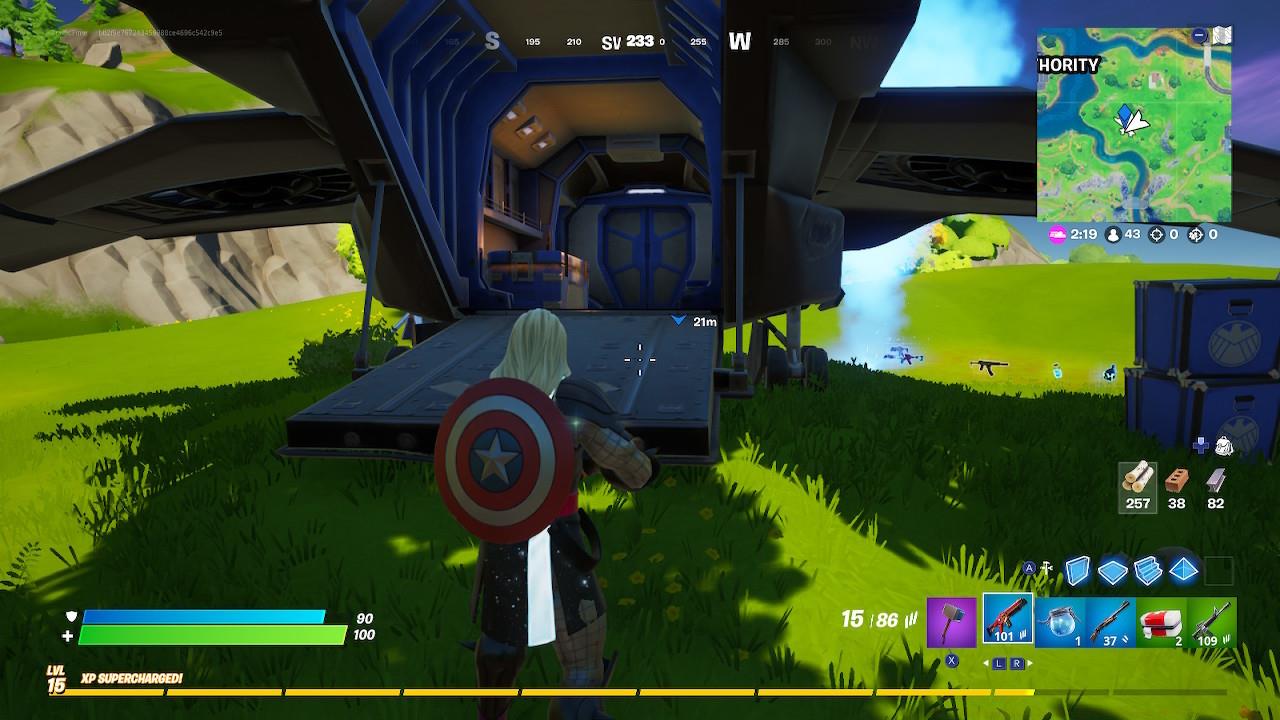Image resolution: width=1280 pixels, height=720 pixels.
Task: Open inventory via the backpack icon
Action: [x=1224, y=445]
